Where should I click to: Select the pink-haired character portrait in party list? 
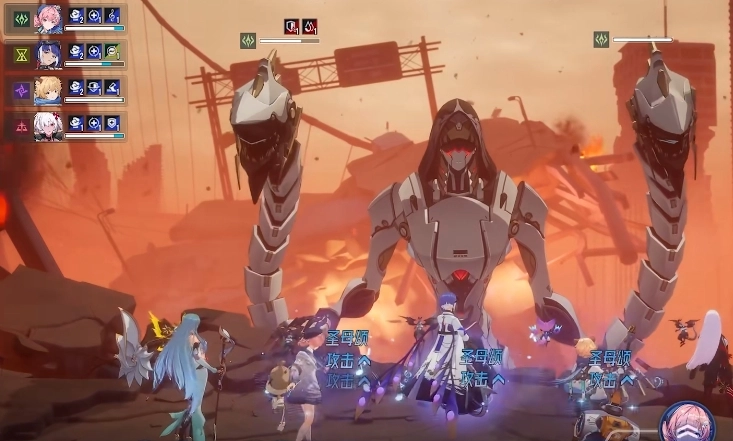point(49,18)
